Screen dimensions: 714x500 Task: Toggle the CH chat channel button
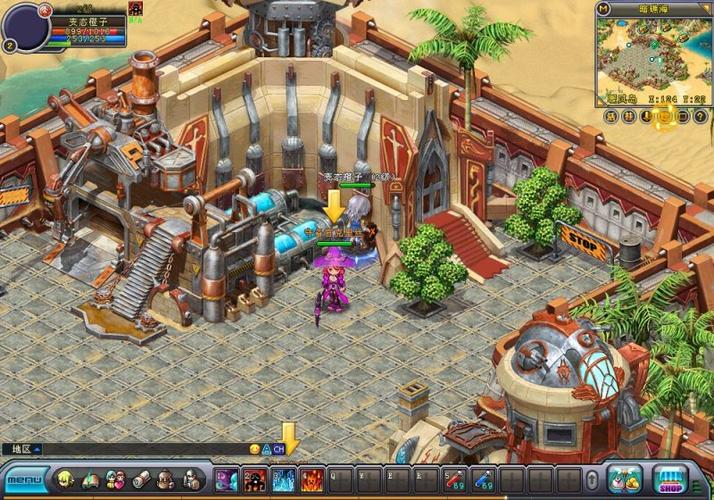coord(279,450)
